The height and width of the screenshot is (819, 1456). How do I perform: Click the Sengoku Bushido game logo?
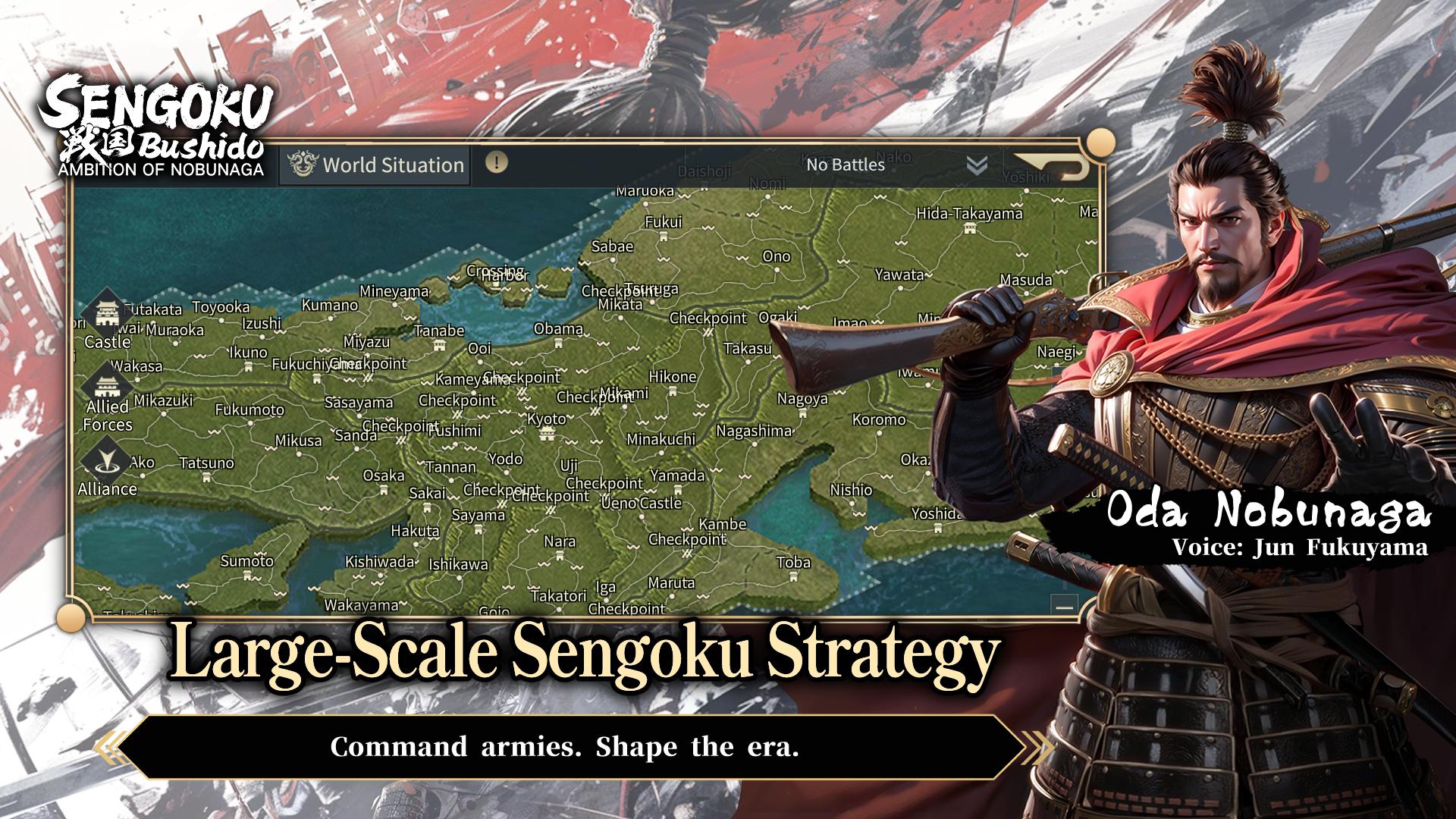coord(158,121)
